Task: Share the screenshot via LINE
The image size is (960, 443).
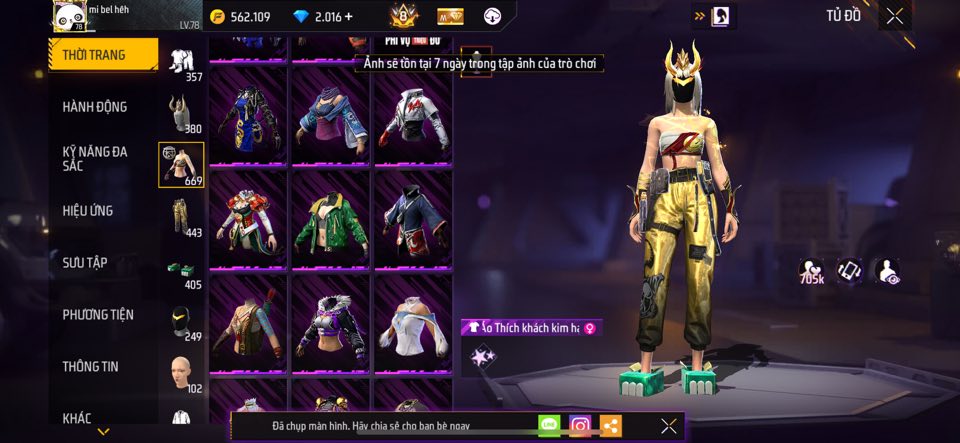Action: [549, 426]
